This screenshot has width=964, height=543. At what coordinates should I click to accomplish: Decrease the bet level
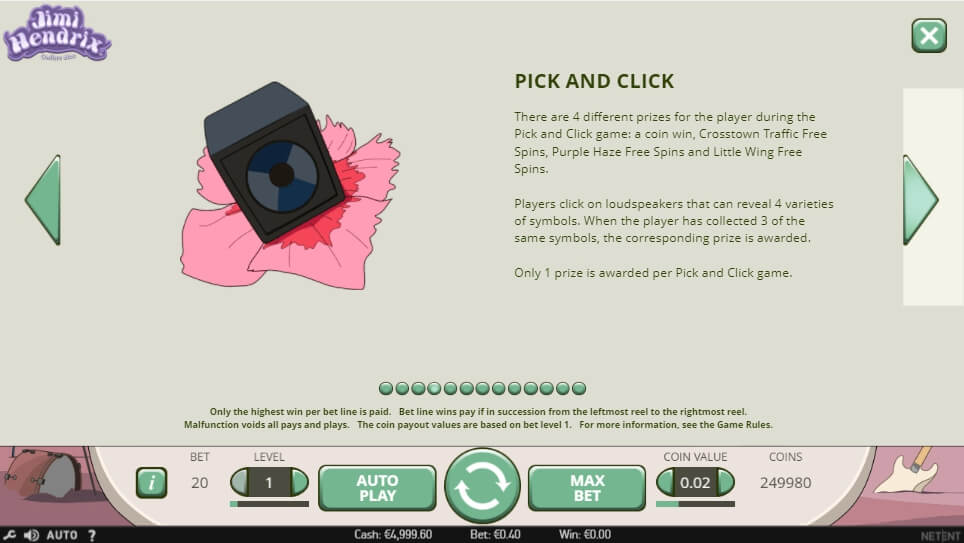coord(240,482)
